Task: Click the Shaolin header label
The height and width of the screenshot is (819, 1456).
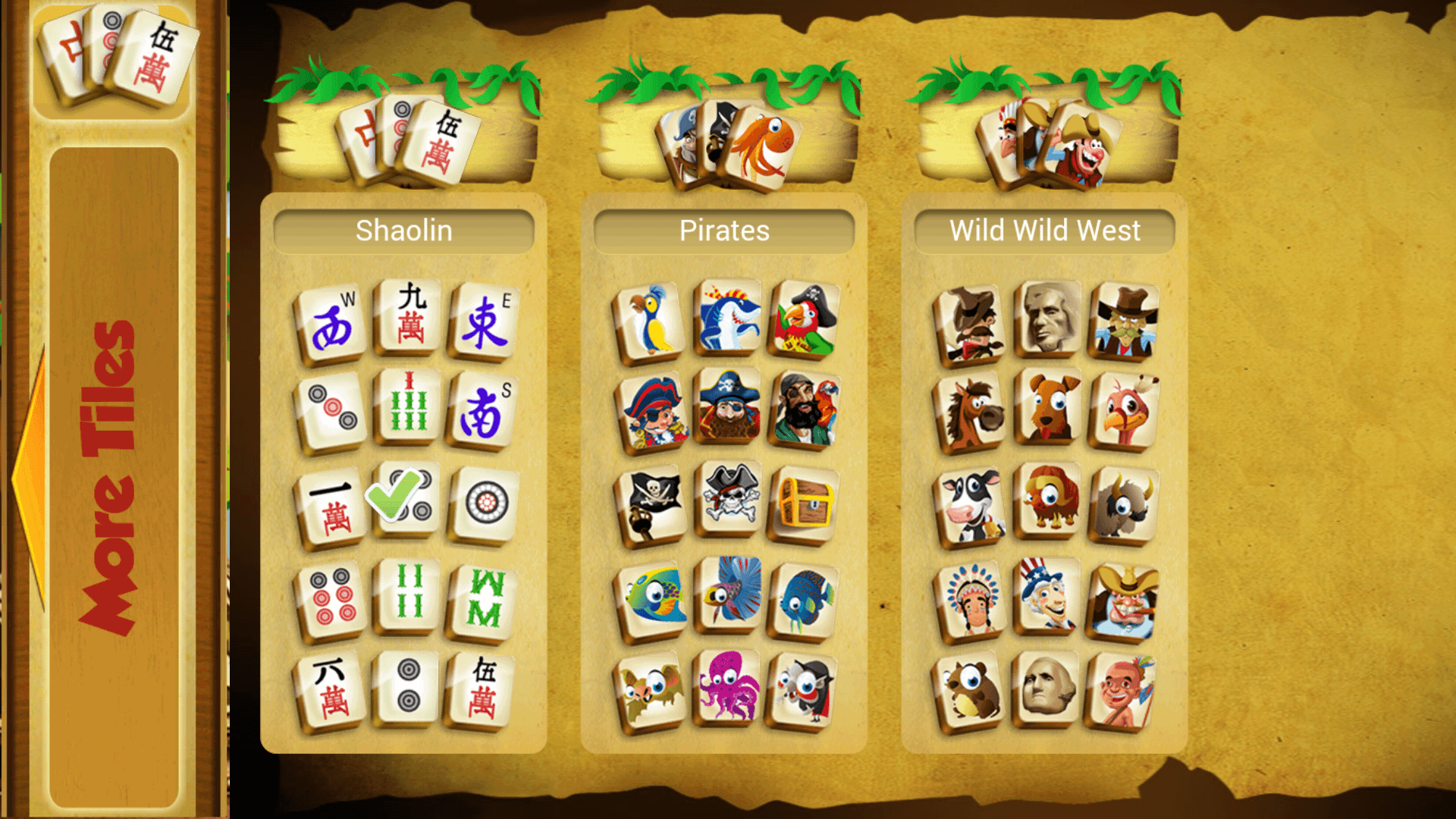Action: 404,231
